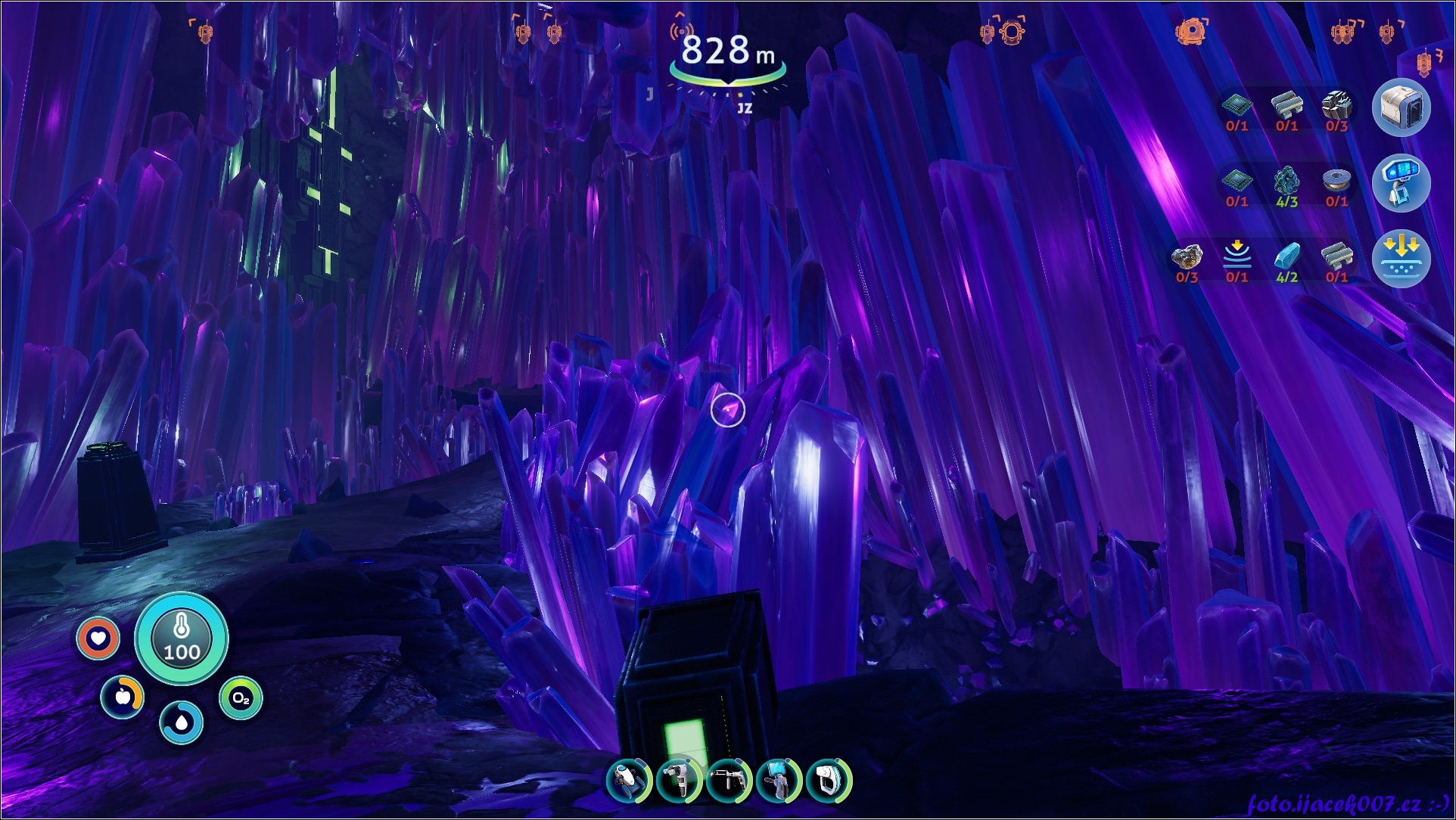Select the habitat builder with the blue screen
The height and width of the screenshot is (820, 1456).
779,781
